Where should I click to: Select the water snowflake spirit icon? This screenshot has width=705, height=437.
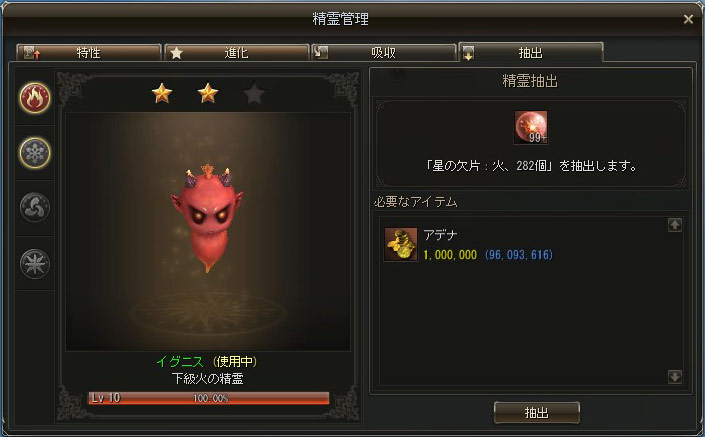[x=36, y=153]
